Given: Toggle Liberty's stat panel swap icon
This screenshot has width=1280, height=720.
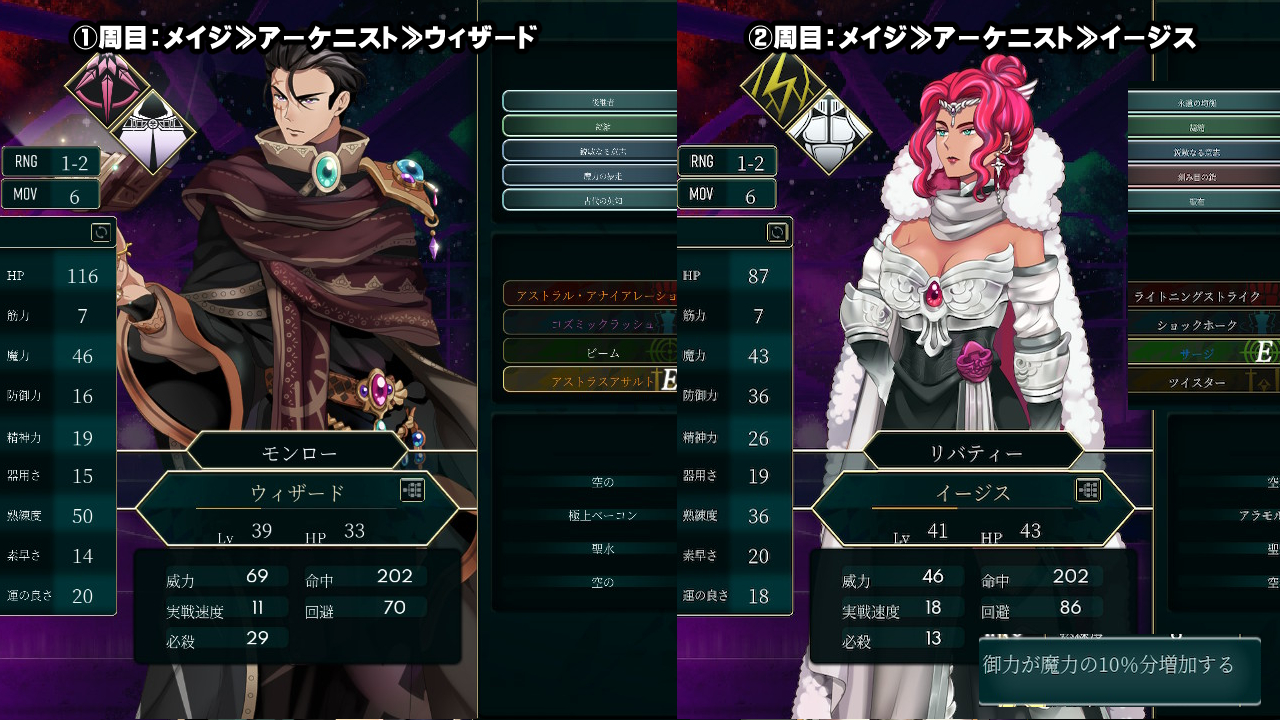Looking at the screenshot, I should click(x=777, y=233).
